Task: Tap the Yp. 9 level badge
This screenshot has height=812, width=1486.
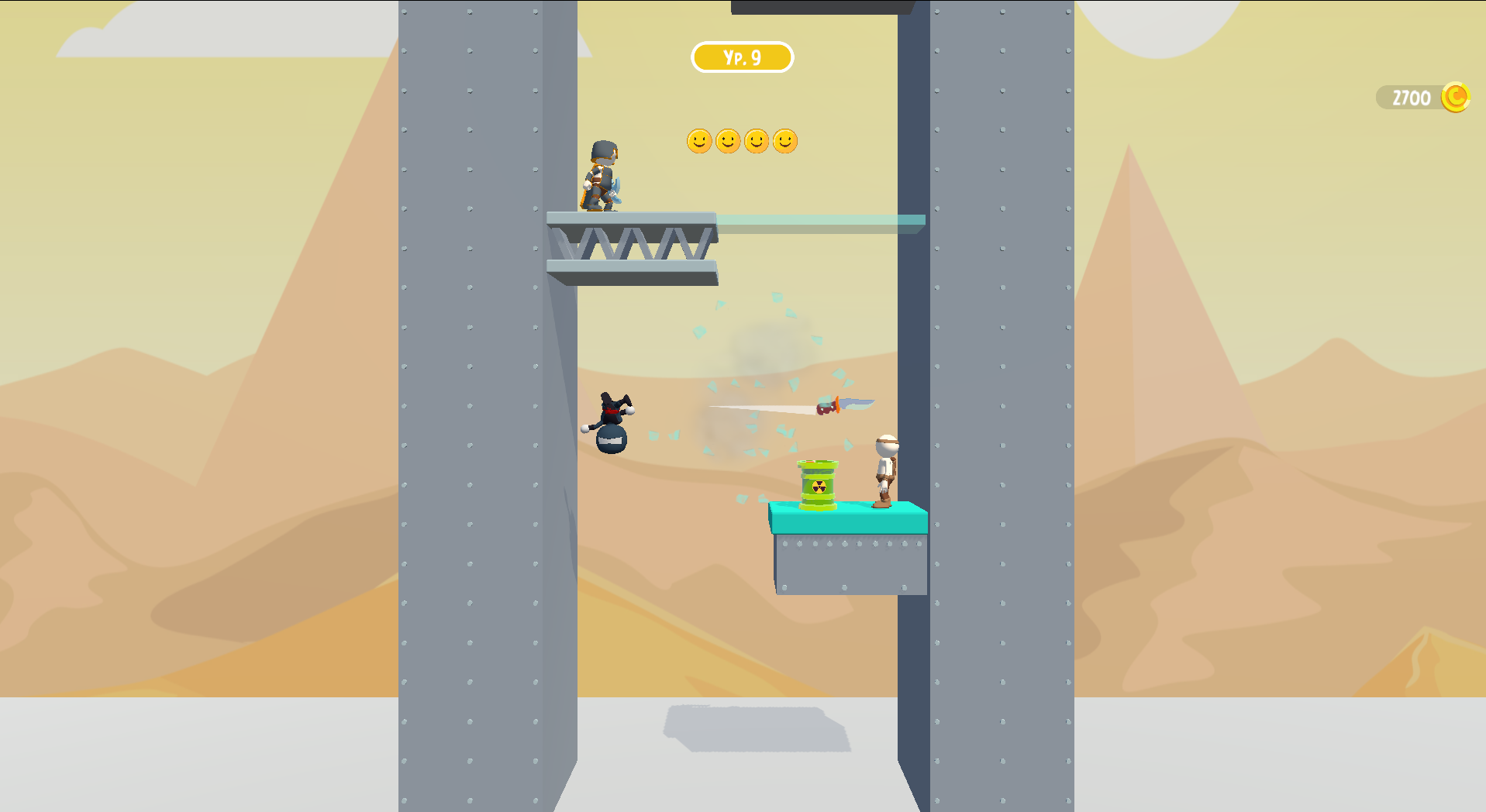Action: (742, 57)
